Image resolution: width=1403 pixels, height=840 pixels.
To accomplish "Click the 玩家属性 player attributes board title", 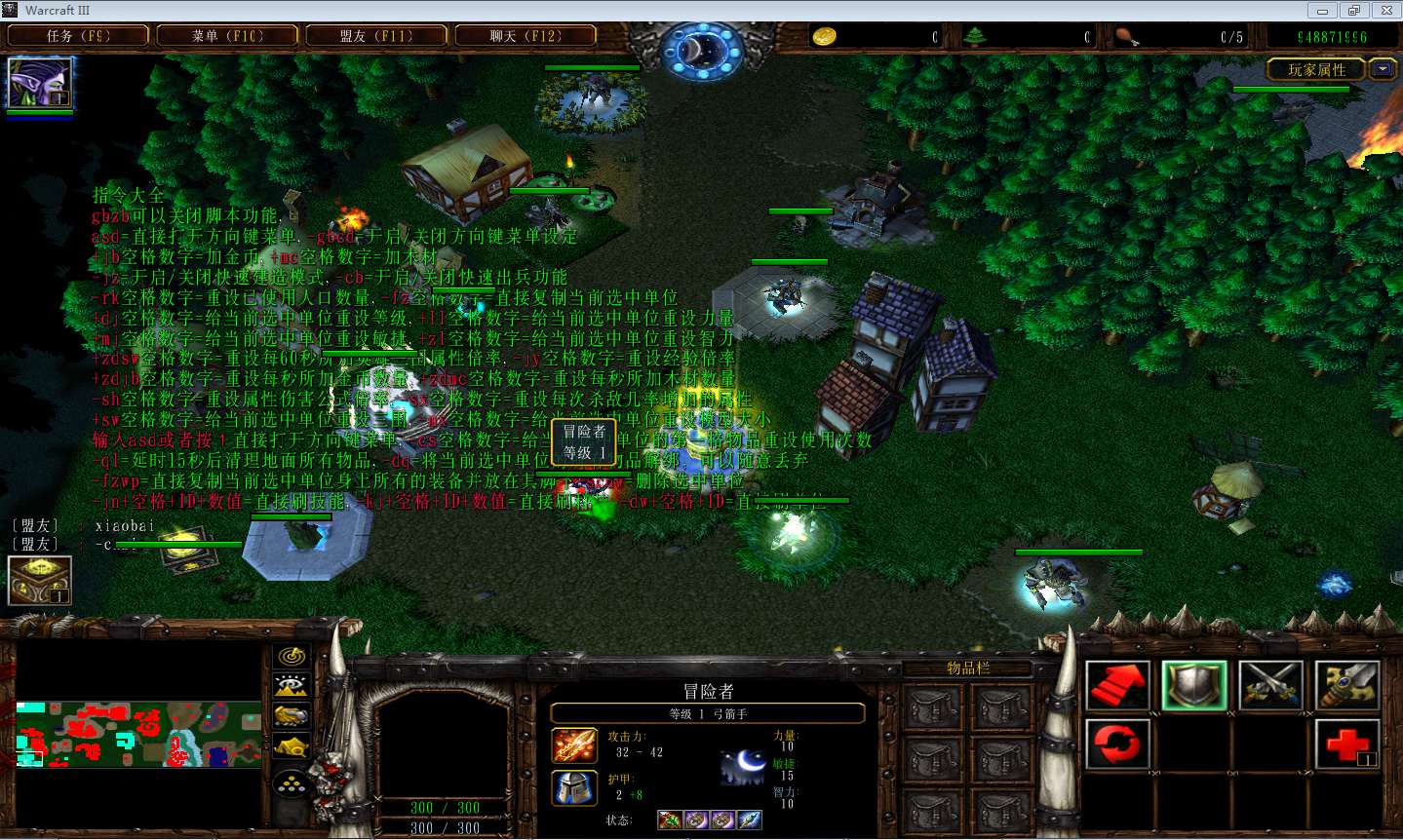I will [1316, 69].
